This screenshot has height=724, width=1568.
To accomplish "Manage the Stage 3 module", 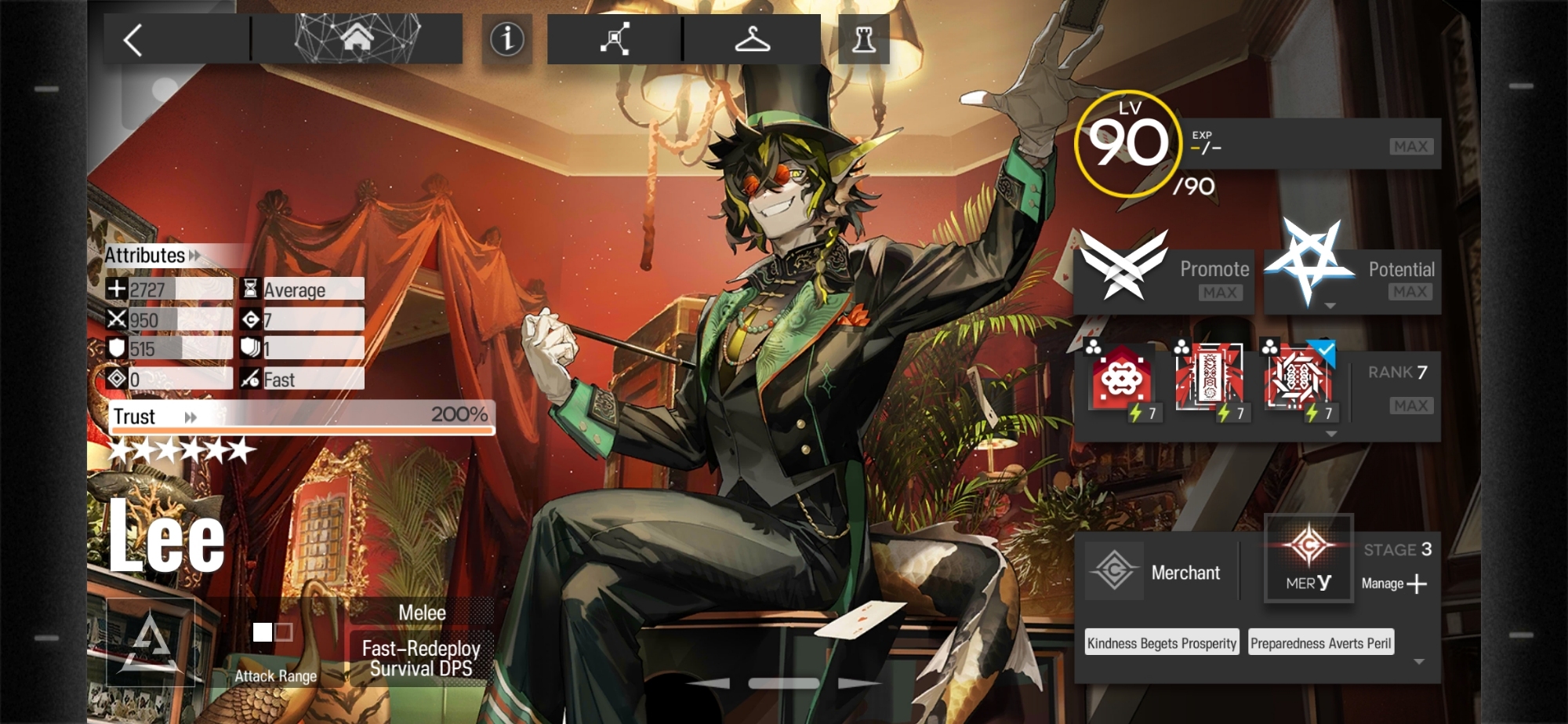I will [1396, 583].
